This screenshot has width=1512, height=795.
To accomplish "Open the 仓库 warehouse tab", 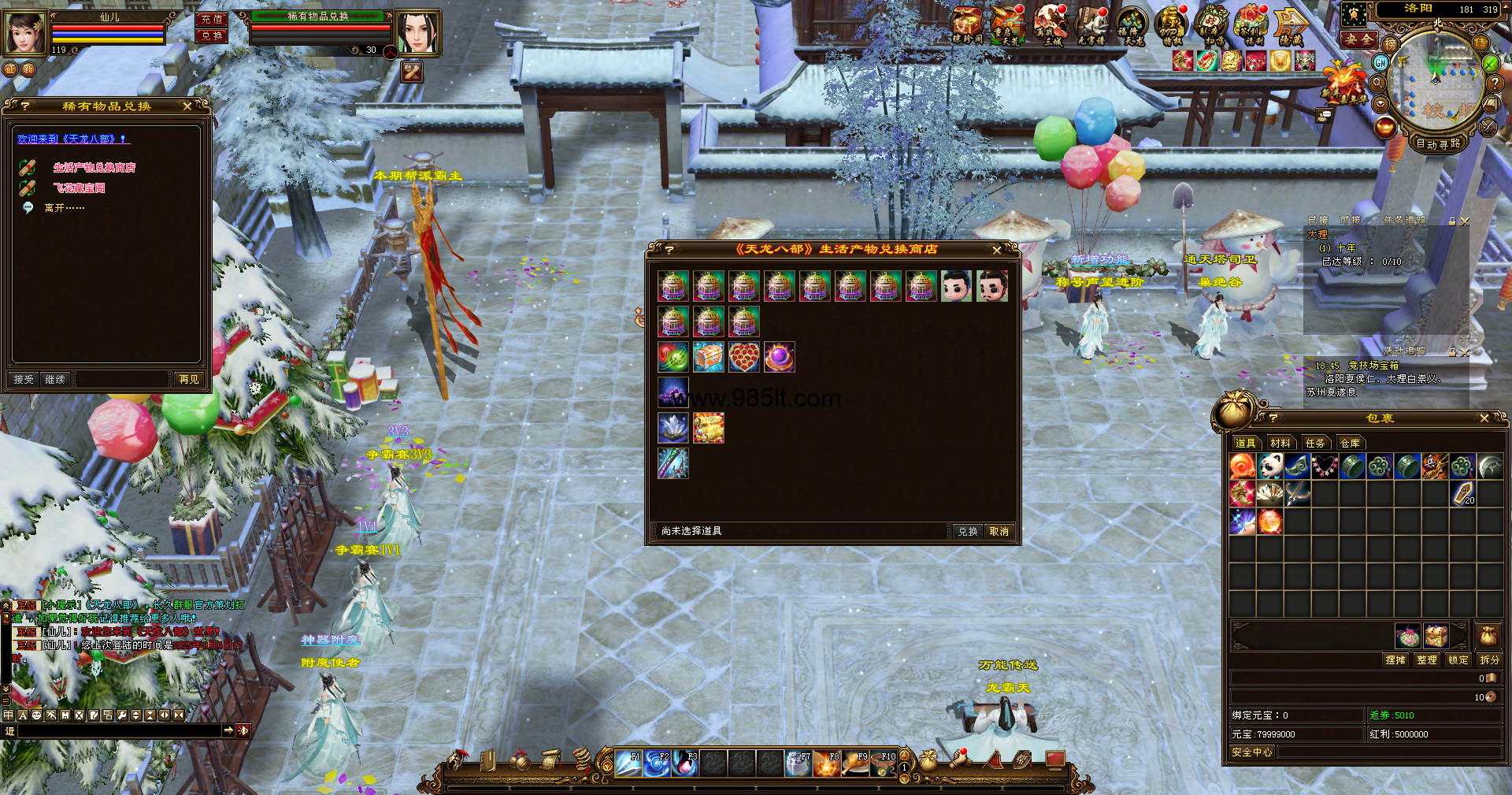I will tap(1350, 444).
